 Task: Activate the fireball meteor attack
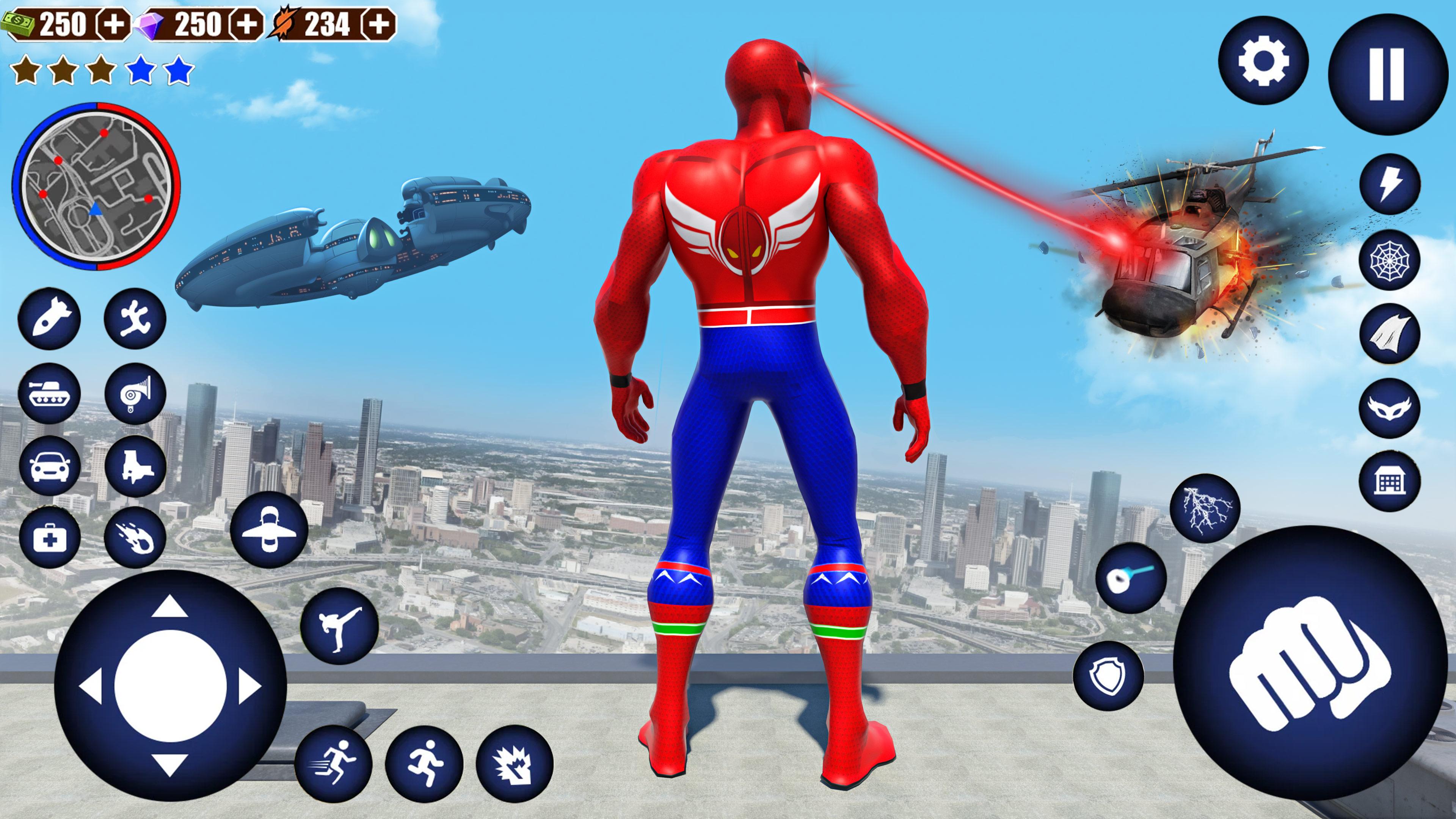[135, 538]
